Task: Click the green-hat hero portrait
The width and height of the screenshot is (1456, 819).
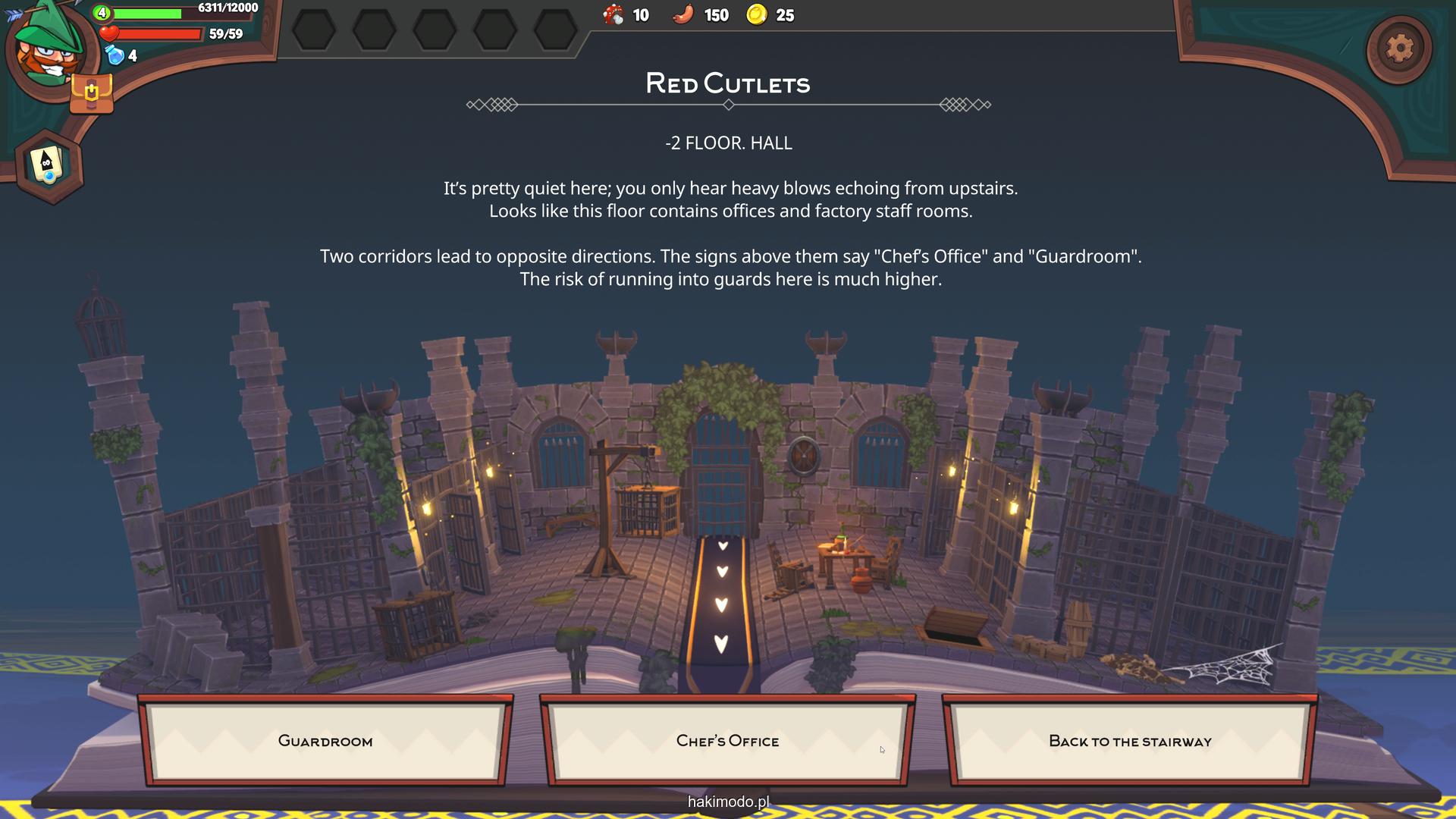Action: pos(47,47)
